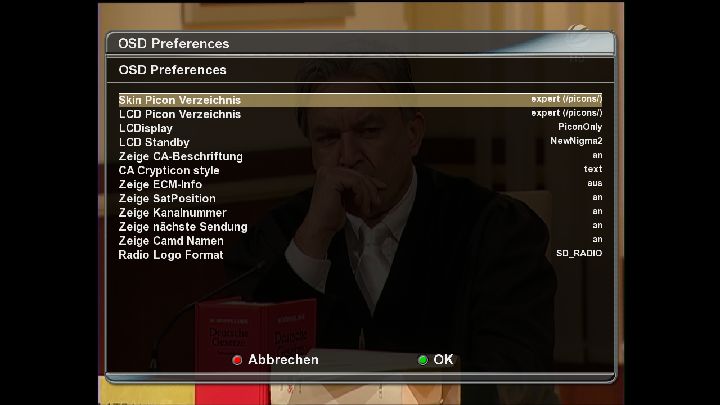Select the Radio Logo Format row
Screen dimensions: 720x405
(360, 254)
